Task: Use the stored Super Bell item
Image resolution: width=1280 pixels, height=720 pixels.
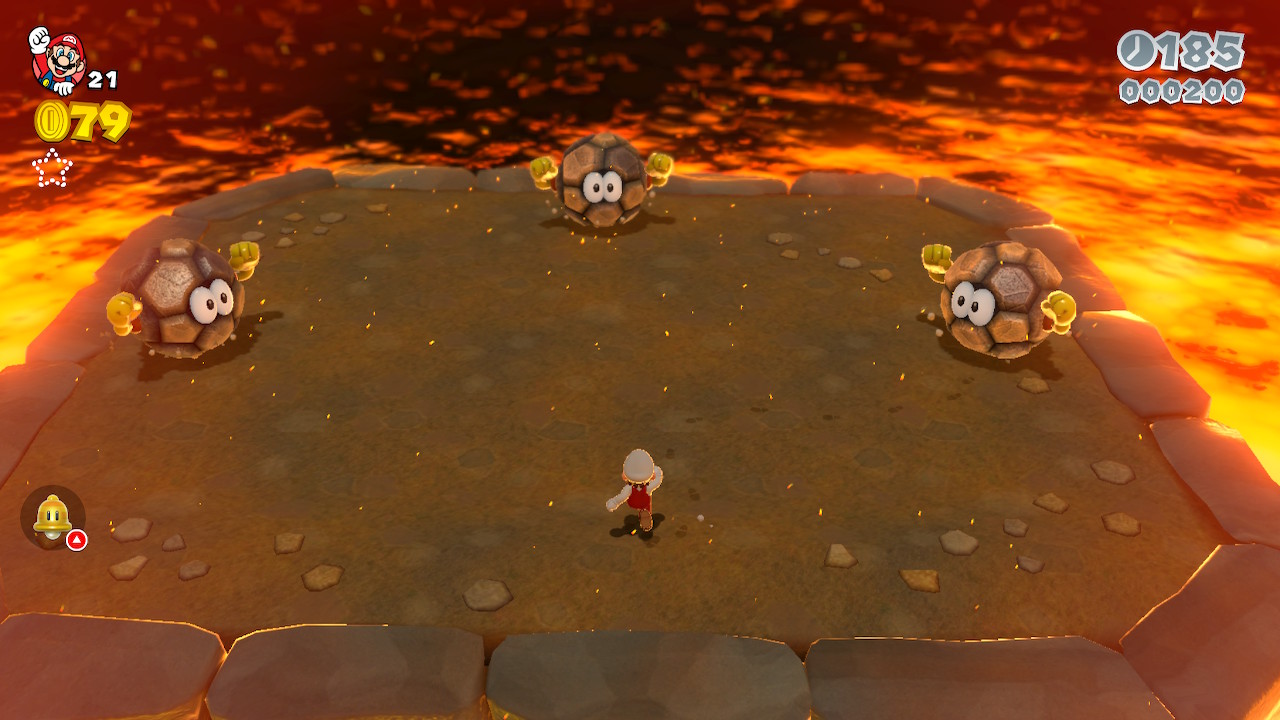Action: pyautogui.click(x=52, y=517)
